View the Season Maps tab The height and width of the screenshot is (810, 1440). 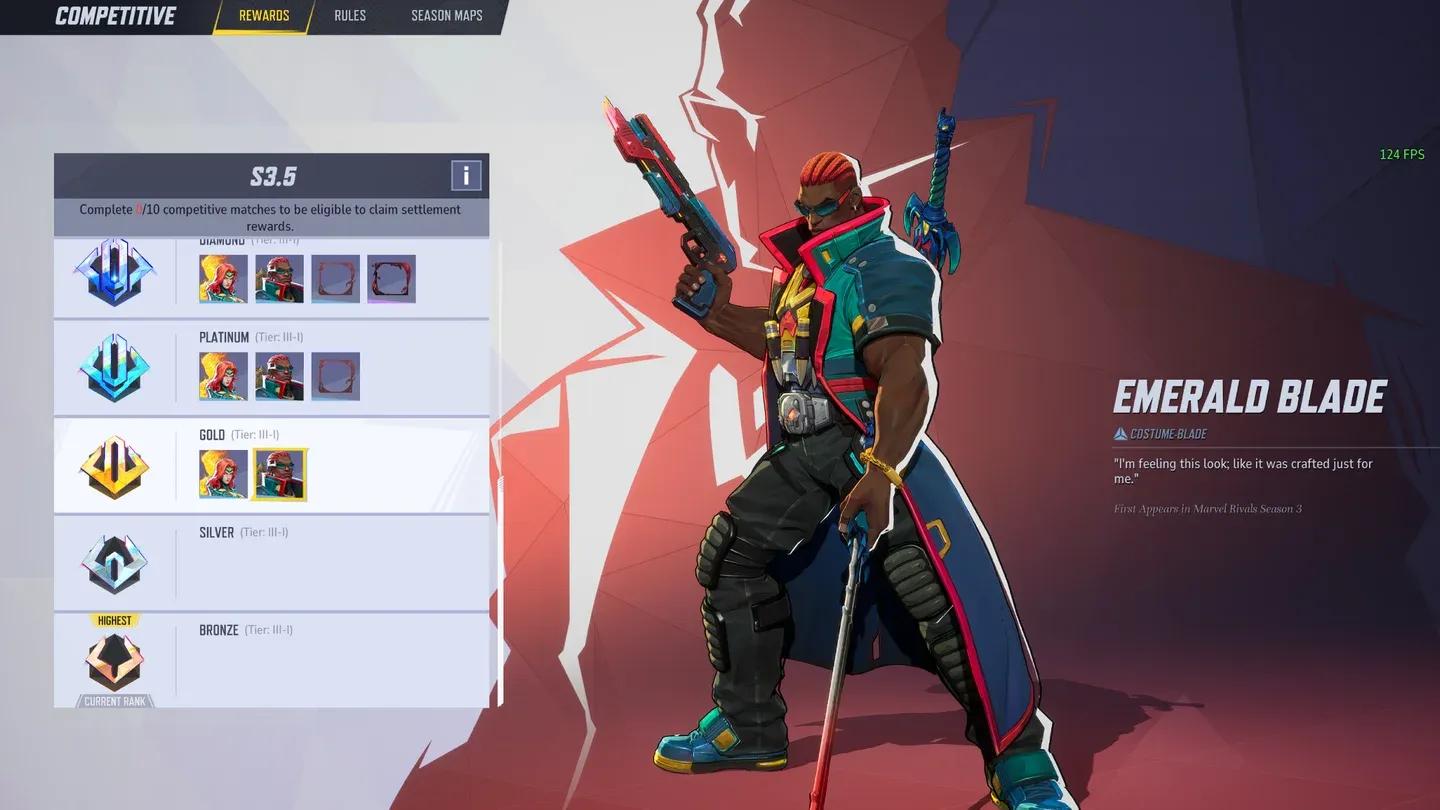[446, 15]
